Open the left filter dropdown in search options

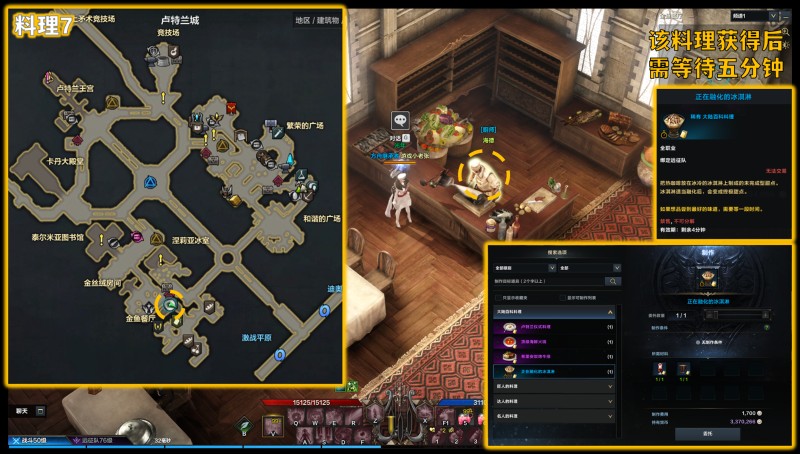click(521, 268)
